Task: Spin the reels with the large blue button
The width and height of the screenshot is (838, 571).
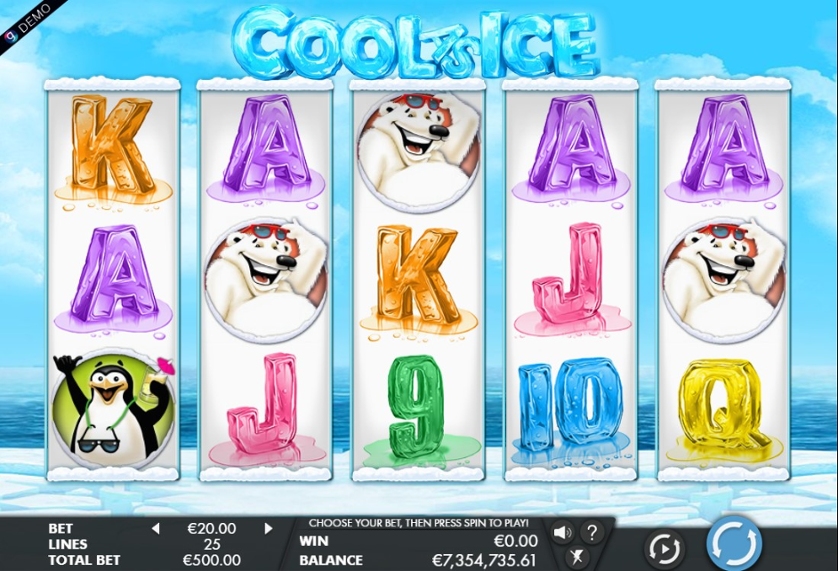Action: pos(735,544)
